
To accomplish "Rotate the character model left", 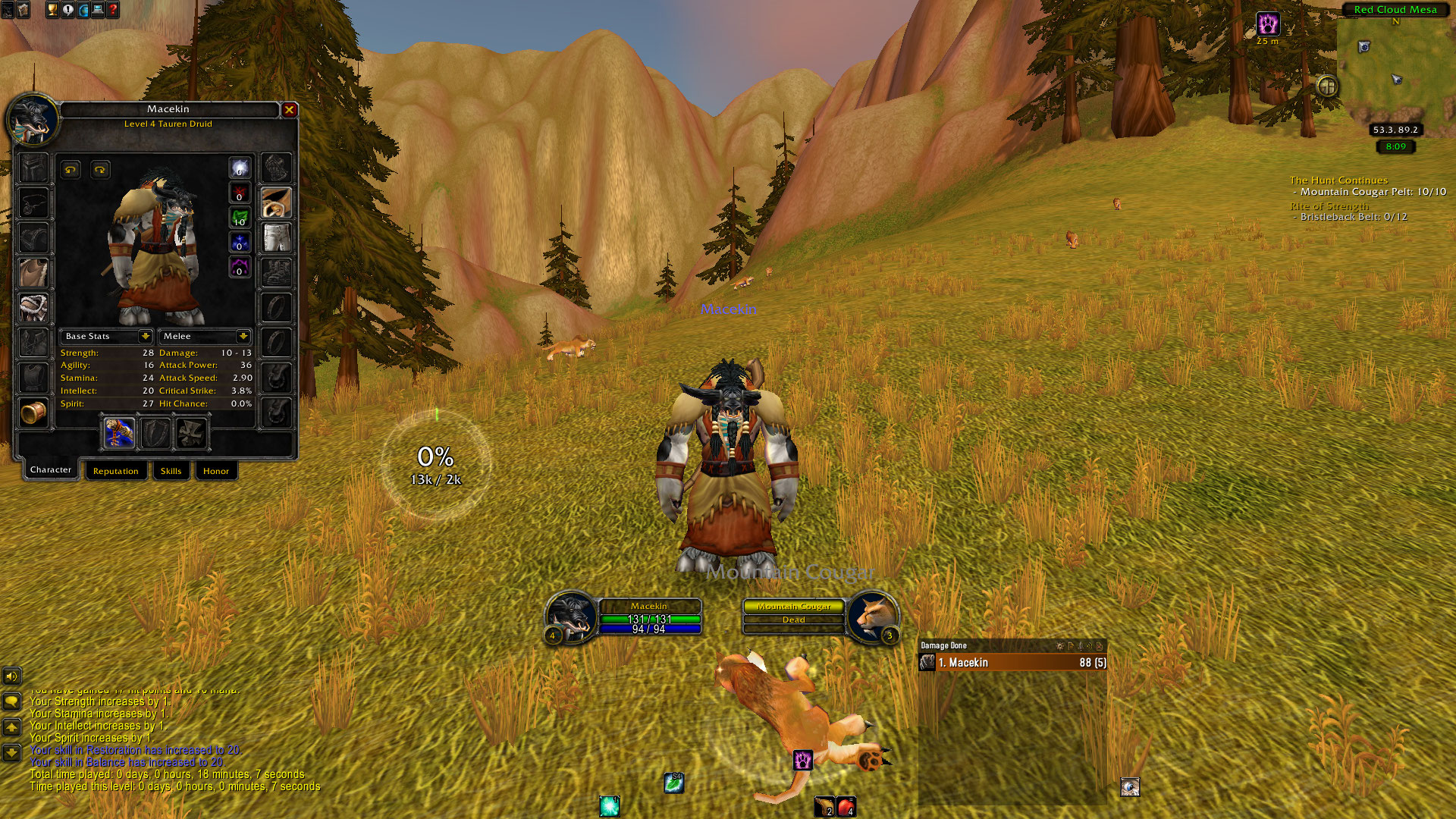I will click(x=71, y=170).
